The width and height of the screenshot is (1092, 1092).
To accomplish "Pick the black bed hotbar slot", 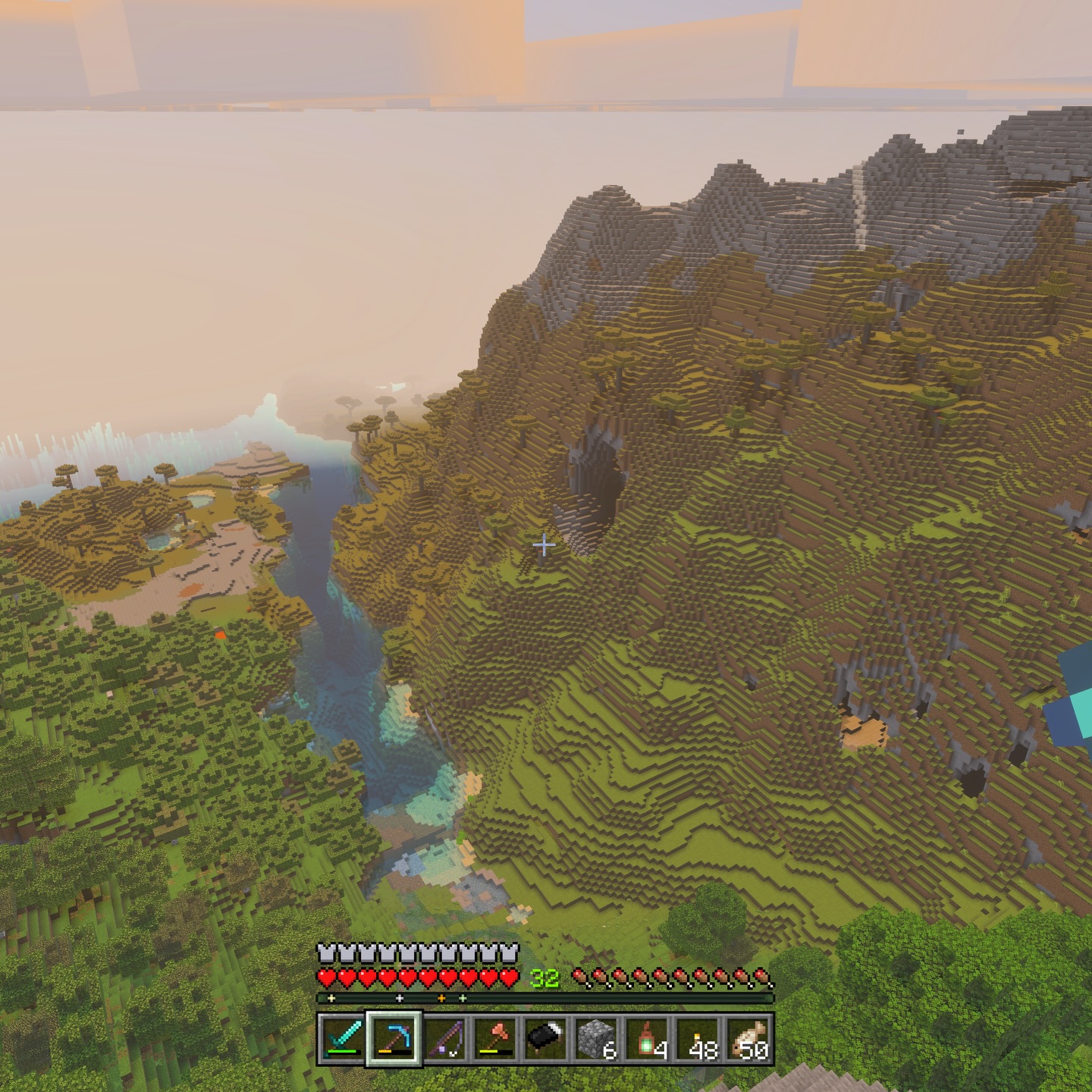I will click(x=546, y=1039).
